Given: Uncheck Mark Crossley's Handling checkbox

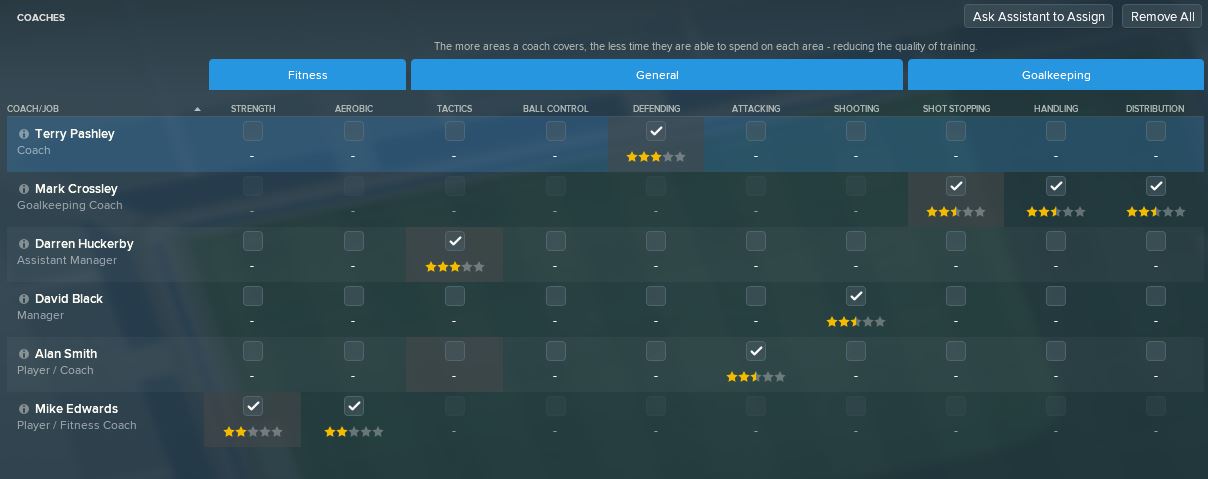Looking at the screenshot, I should 1056,186.
